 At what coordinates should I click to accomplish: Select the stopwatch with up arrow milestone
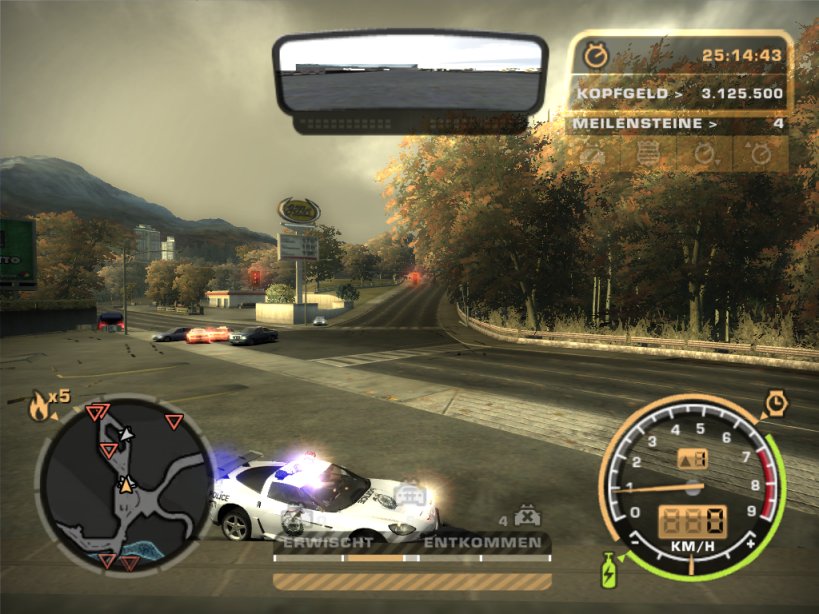pos(760,154)
